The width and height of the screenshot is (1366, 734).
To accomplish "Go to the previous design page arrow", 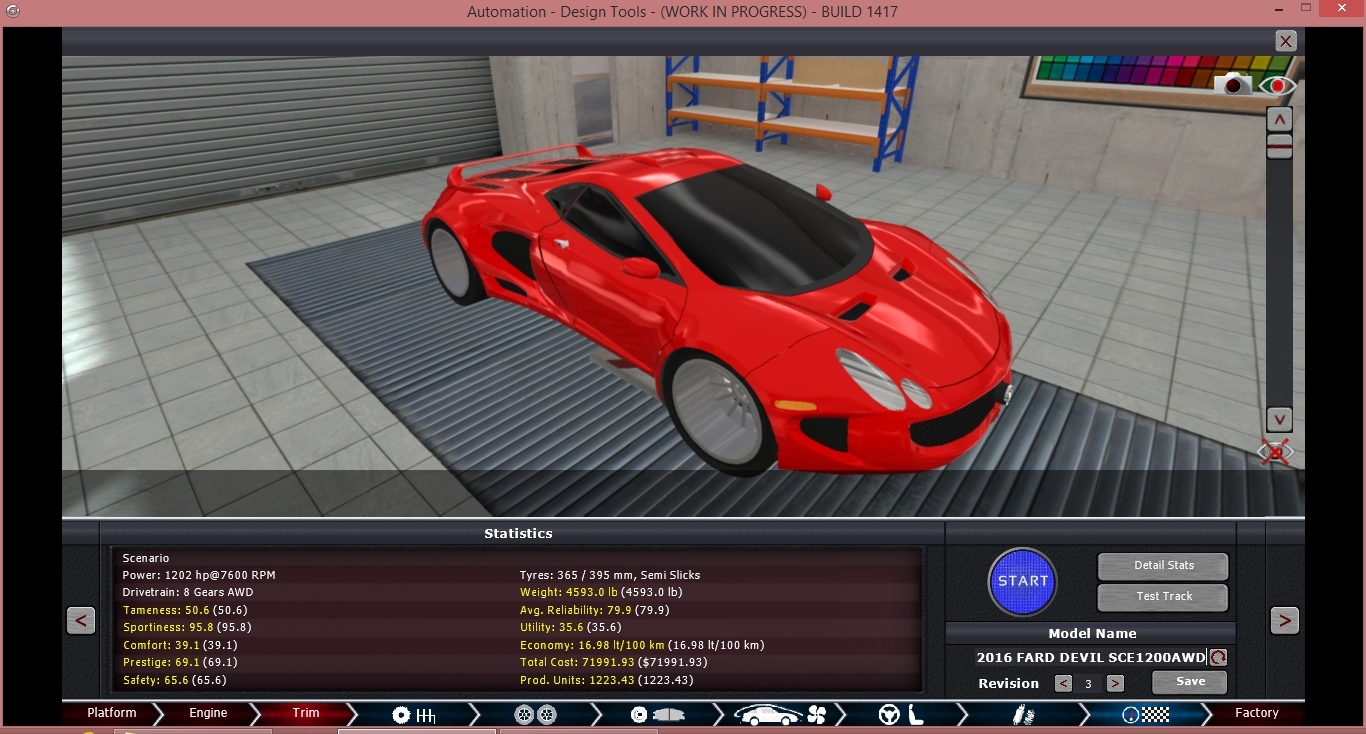I will 81,621.
